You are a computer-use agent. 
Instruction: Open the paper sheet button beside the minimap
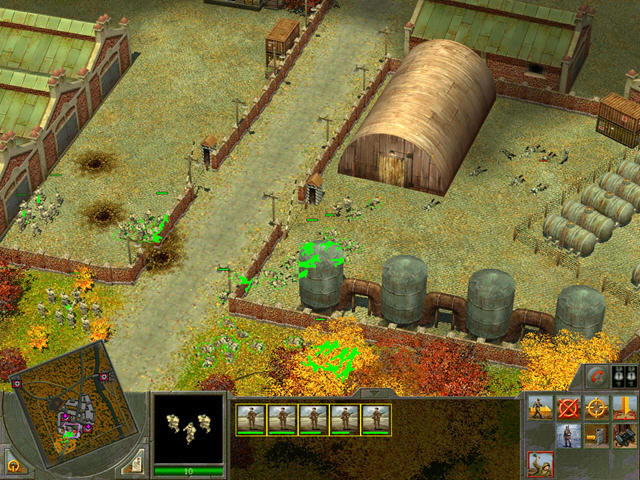coord(132,463)
